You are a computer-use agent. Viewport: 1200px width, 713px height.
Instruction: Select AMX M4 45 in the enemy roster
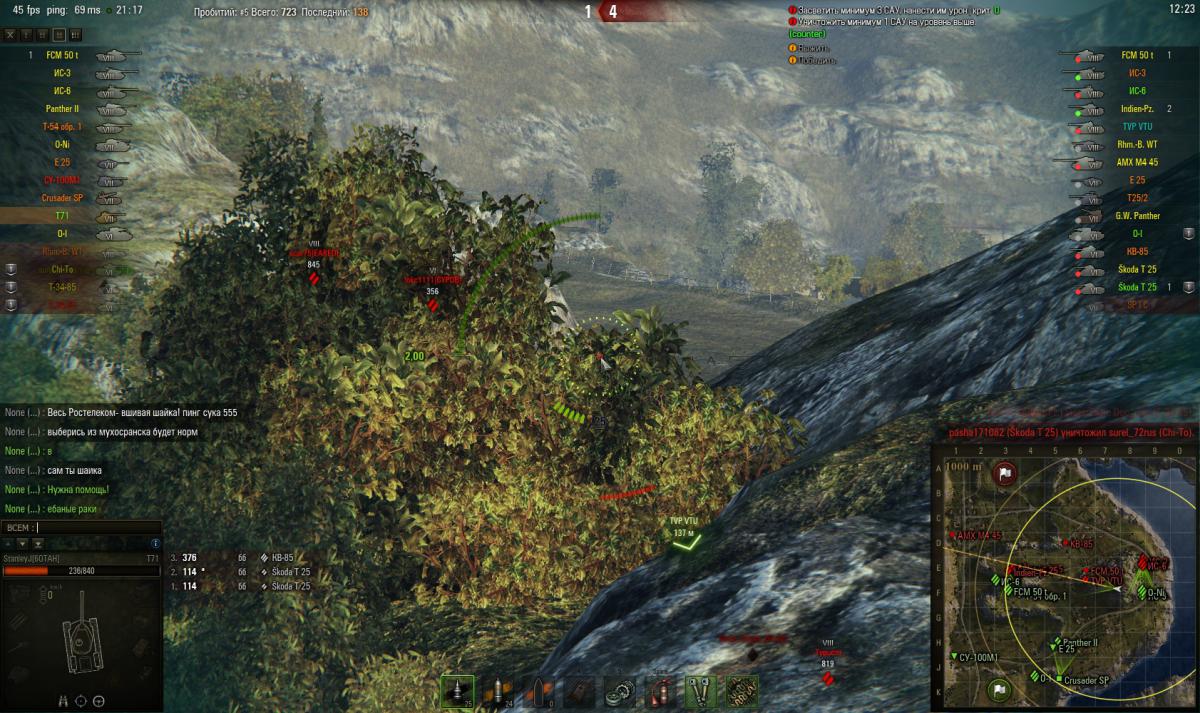tap(1138, 162)
